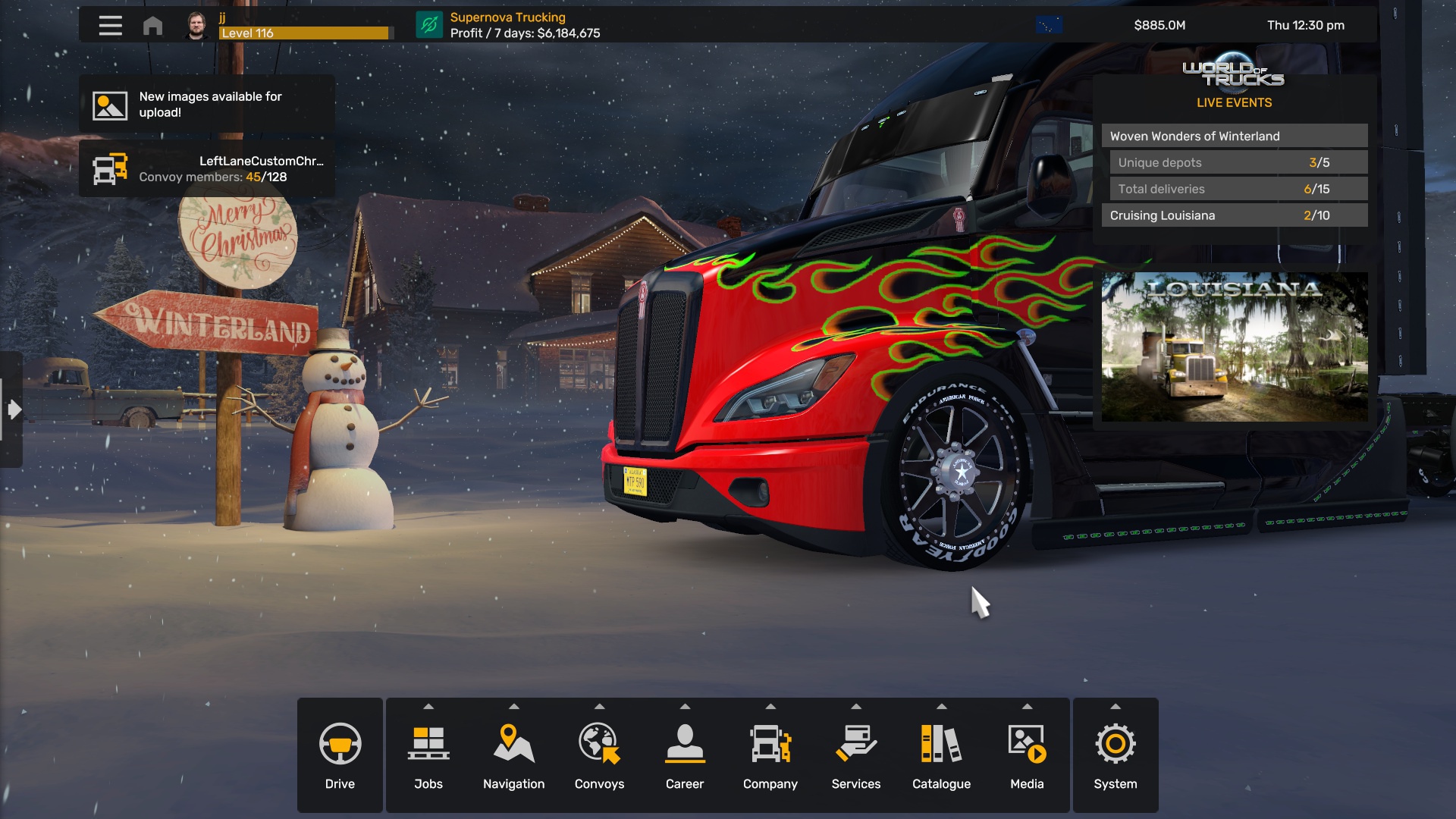
Task: Expand the left side panel arrow
Action: (x=13, y=409)
